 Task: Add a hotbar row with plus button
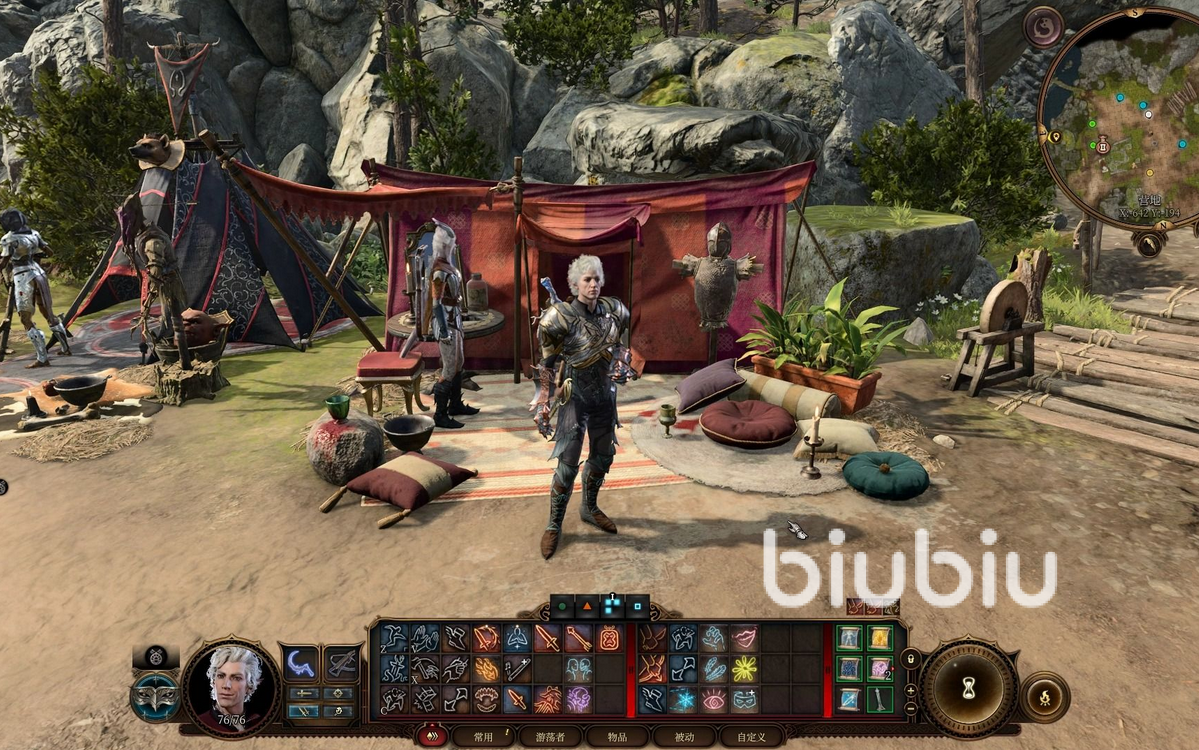910,691
